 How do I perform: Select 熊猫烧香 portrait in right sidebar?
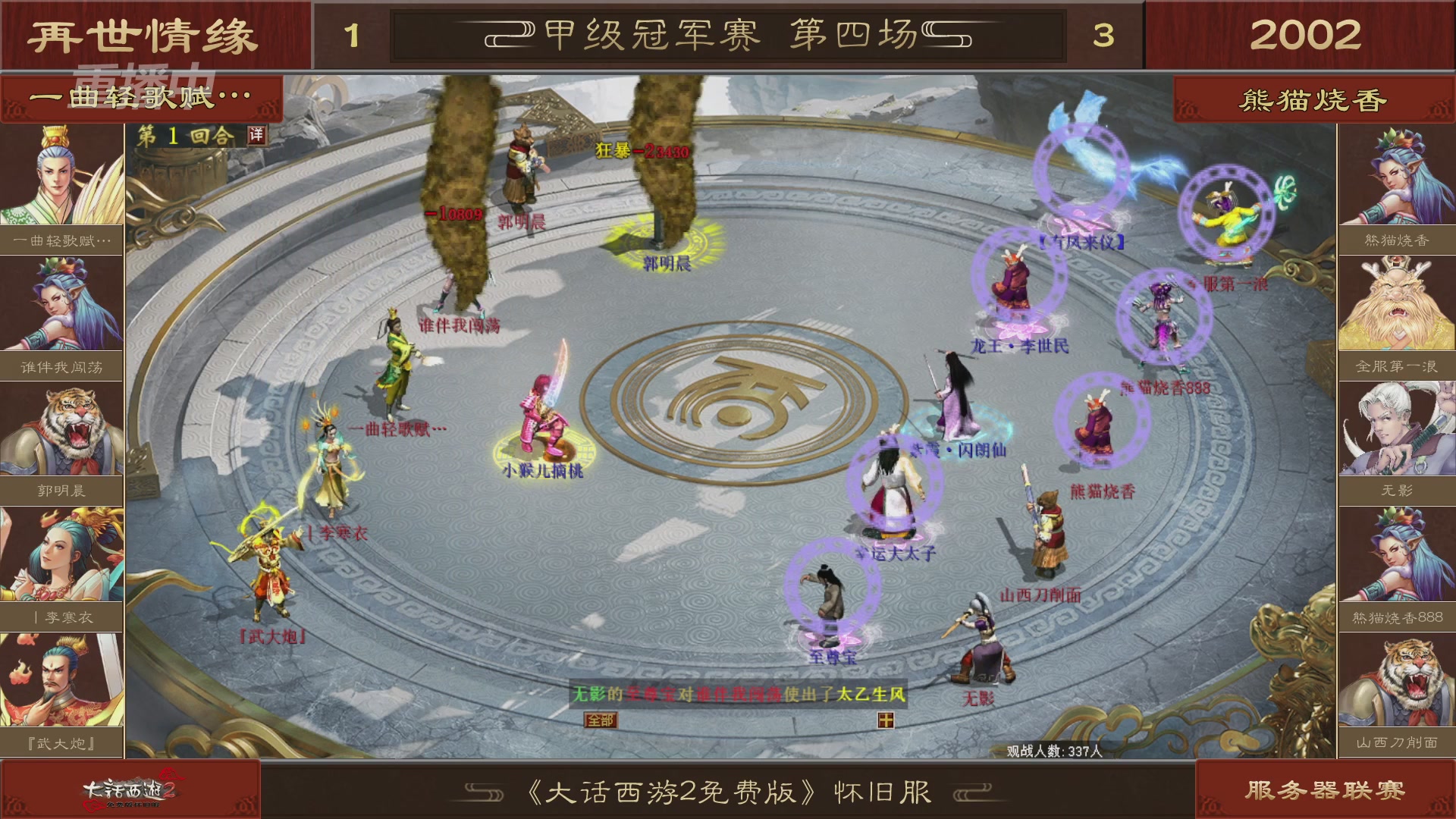[x=1395, y=174]
